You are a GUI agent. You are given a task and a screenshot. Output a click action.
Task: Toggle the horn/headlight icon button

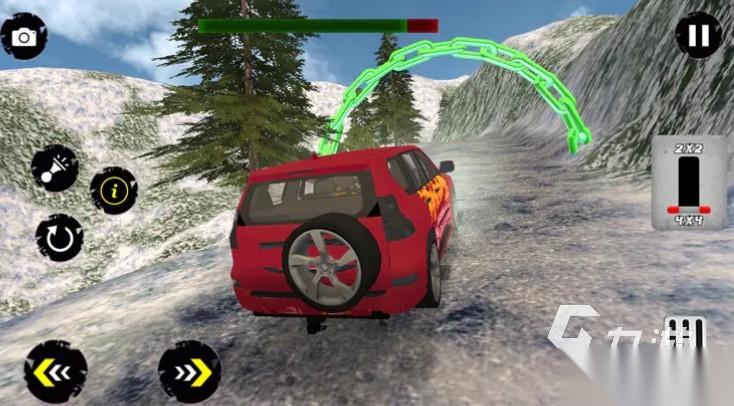click(54, 168)
